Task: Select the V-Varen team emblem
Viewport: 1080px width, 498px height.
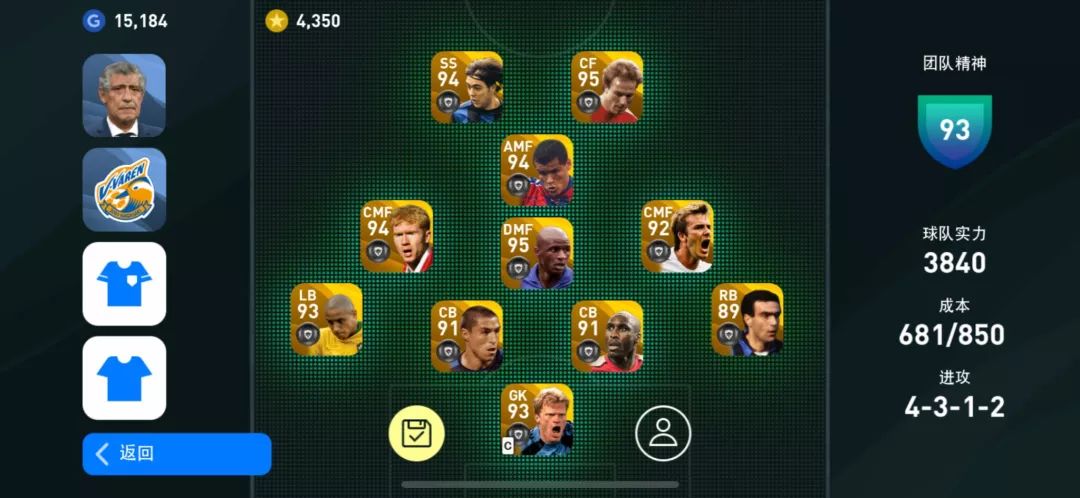Action: (124, 190)
